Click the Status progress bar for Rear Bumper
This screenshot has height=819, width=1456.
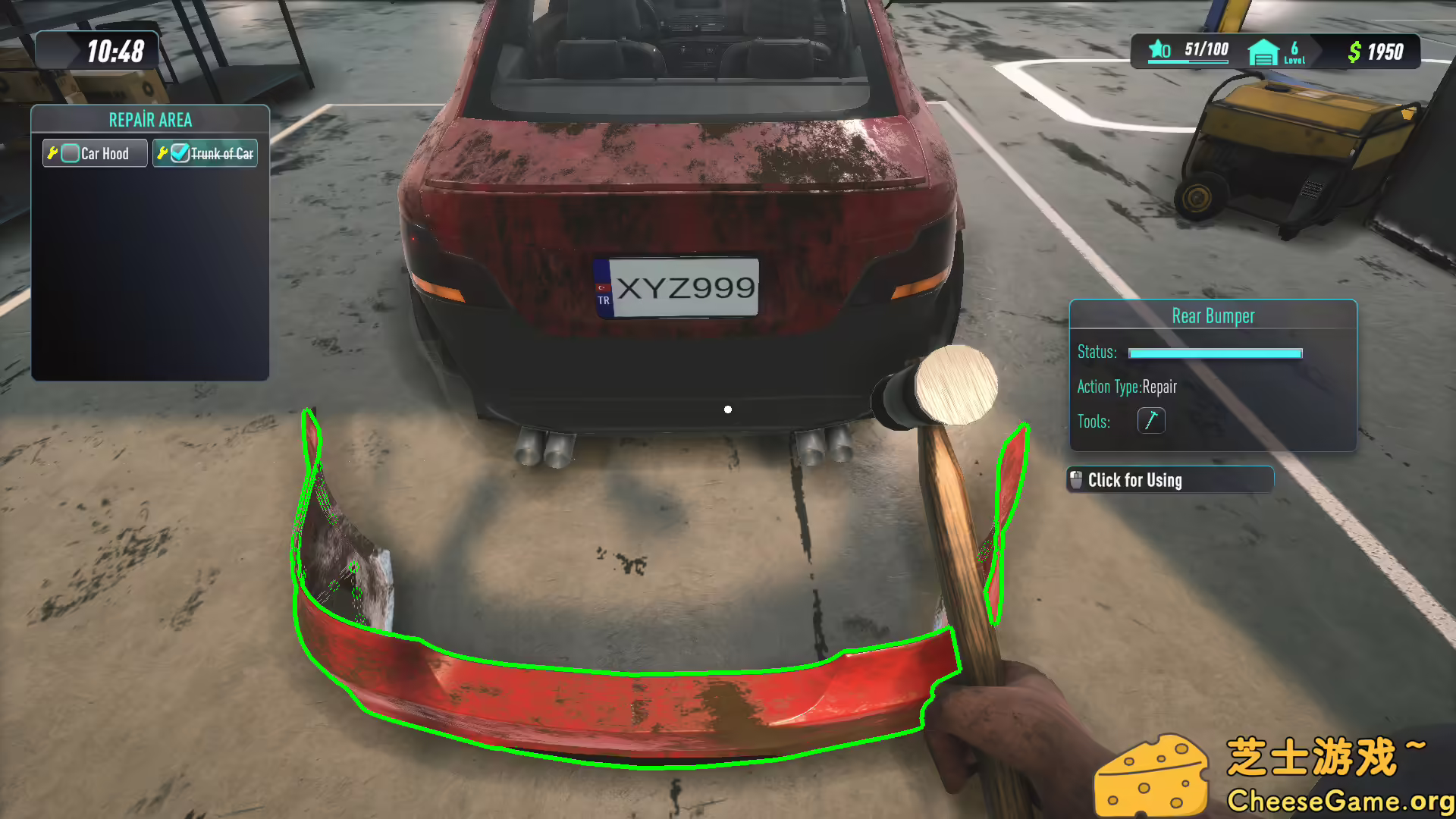click(1213, 353)
